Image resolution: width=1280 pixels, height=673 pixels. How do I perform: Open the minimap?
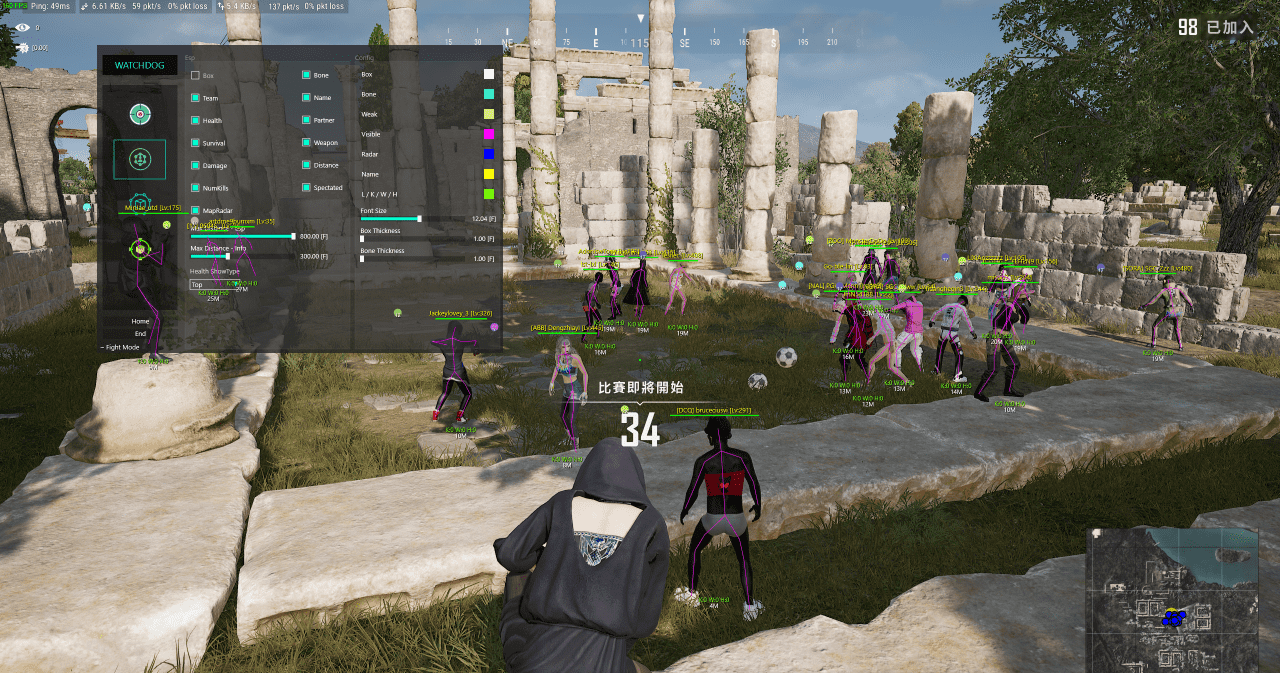coord(1171,599)
